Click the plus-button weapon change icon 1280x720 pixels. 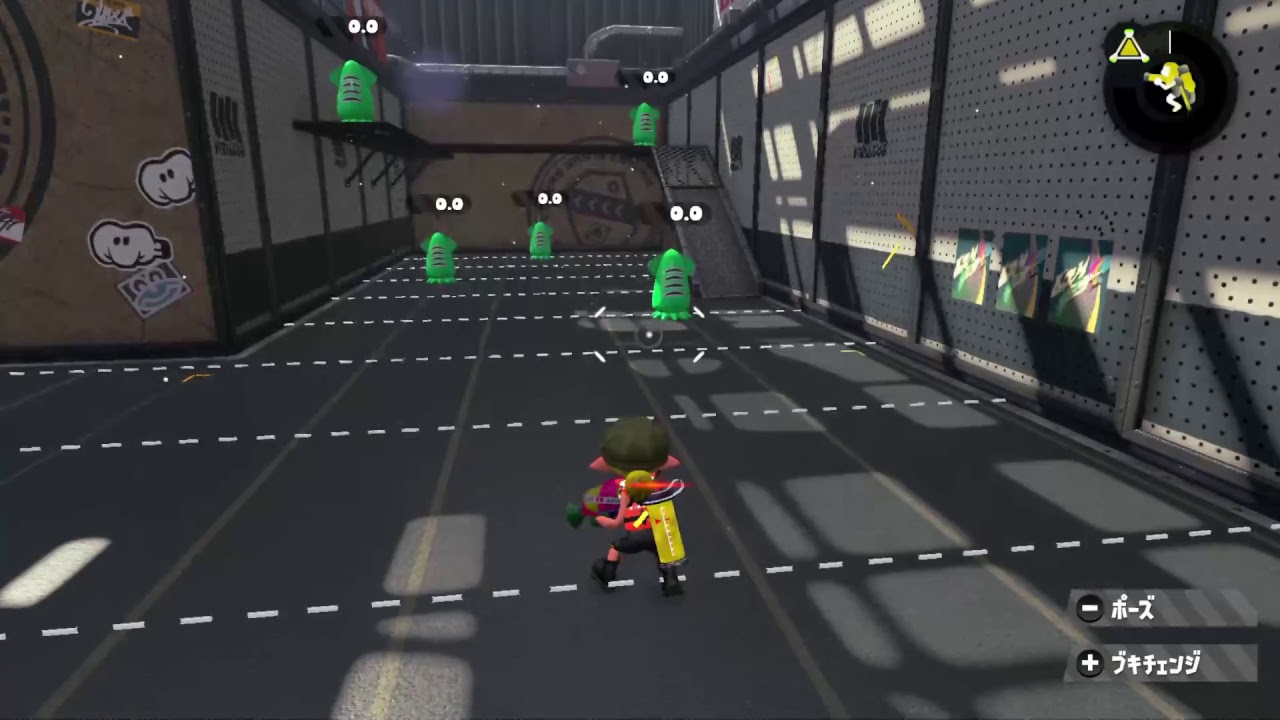pos(1087,659)
